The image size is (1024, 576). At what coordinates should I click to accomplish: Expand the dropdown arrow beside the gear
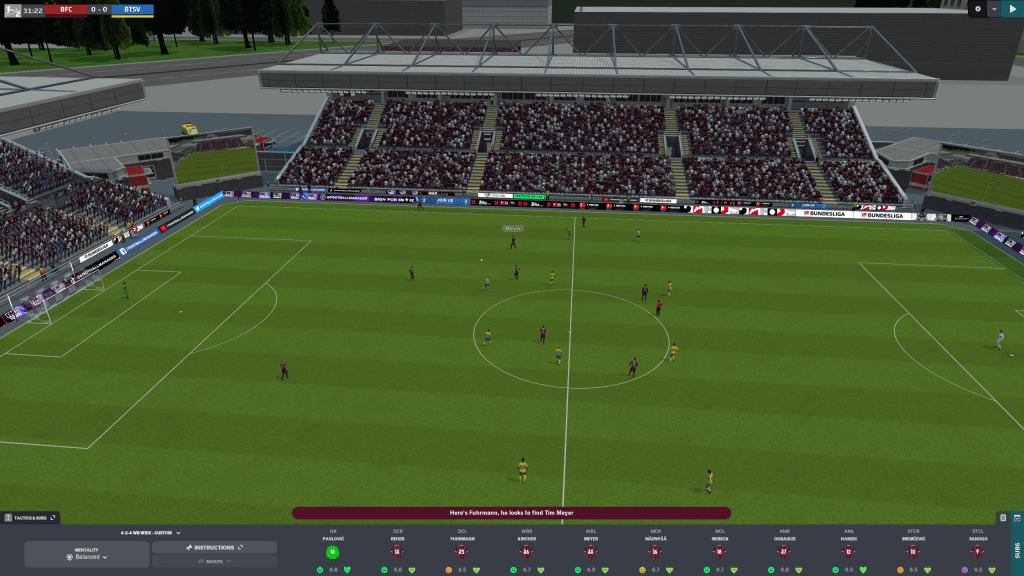(993, 9)
